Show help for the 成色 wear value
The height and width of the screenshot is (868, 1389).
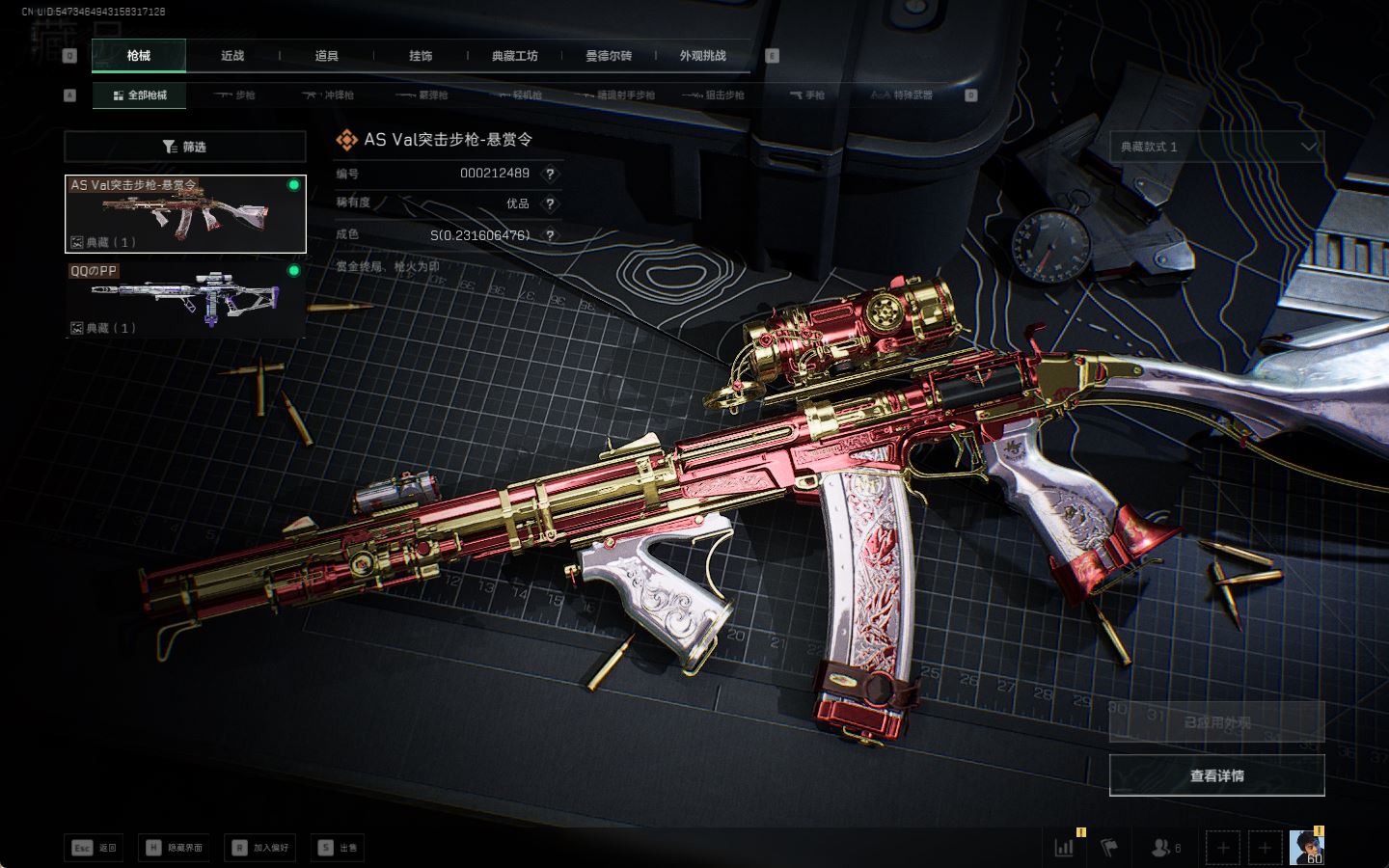(550, 234)
